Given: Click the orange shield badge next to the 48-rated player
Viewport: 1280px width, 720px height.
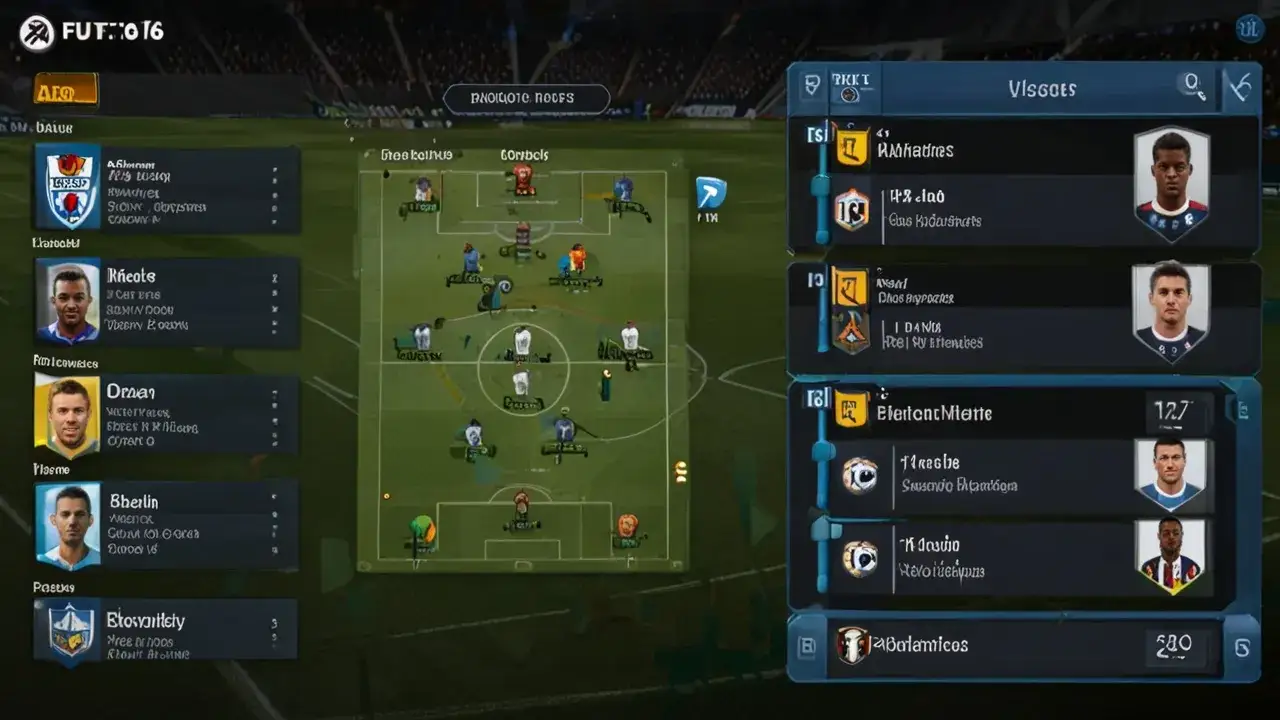Looking at the screenshot, I should [851, 207].
